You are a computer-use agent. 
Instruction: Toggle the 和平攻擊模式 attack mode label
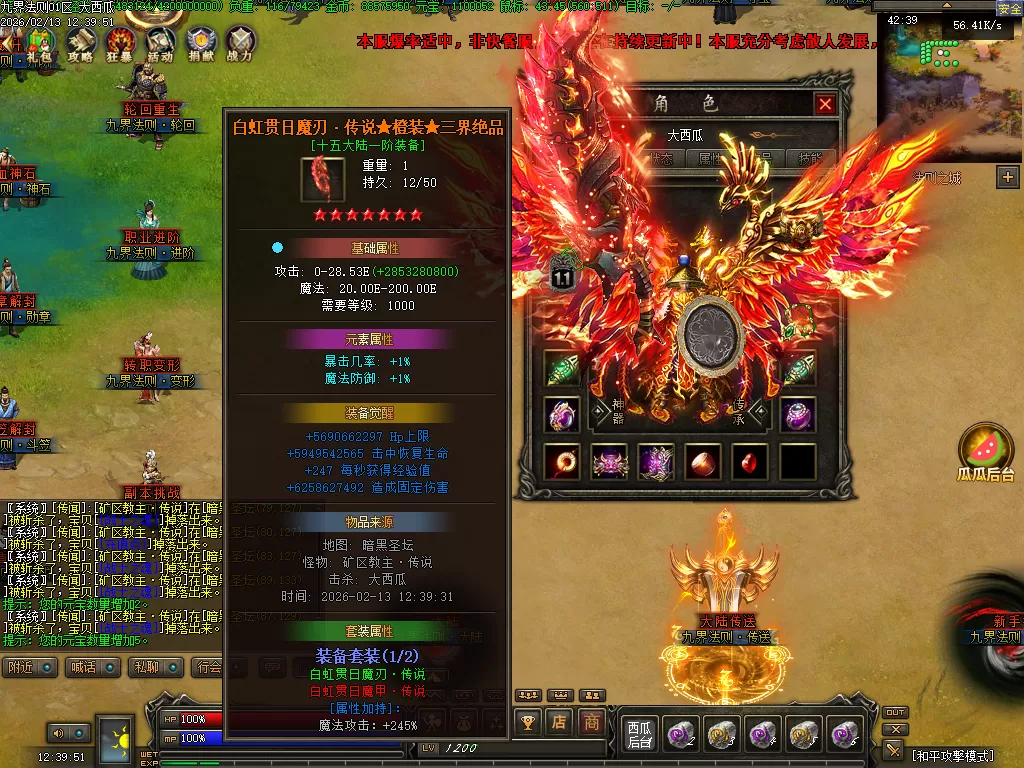point(960,754)
